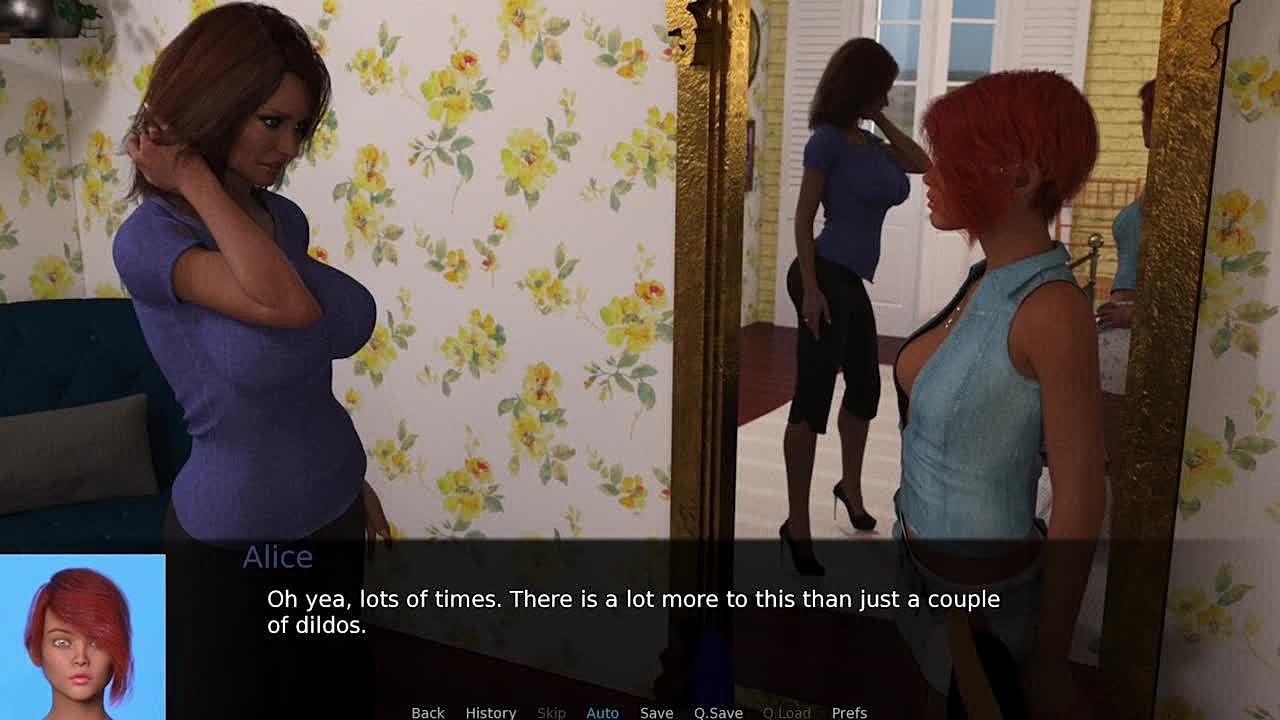Screen dimensions: 1280x720
Task: Open the Prefs settings menu
Action: pyautogui.click(x=849, y=712)
